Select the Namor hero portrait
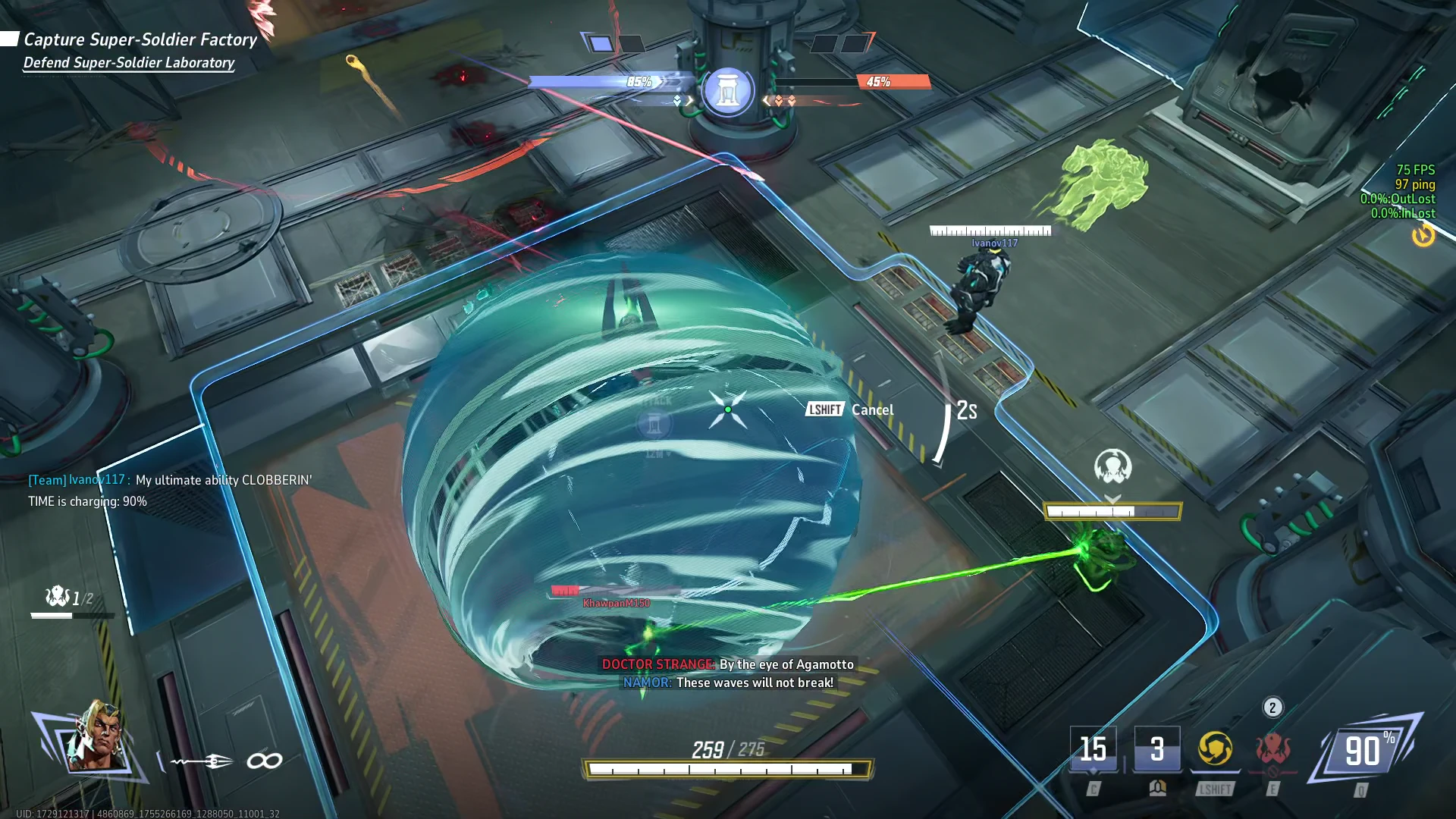This screenshot has height=819, width=1456. (x=95, y=737)
